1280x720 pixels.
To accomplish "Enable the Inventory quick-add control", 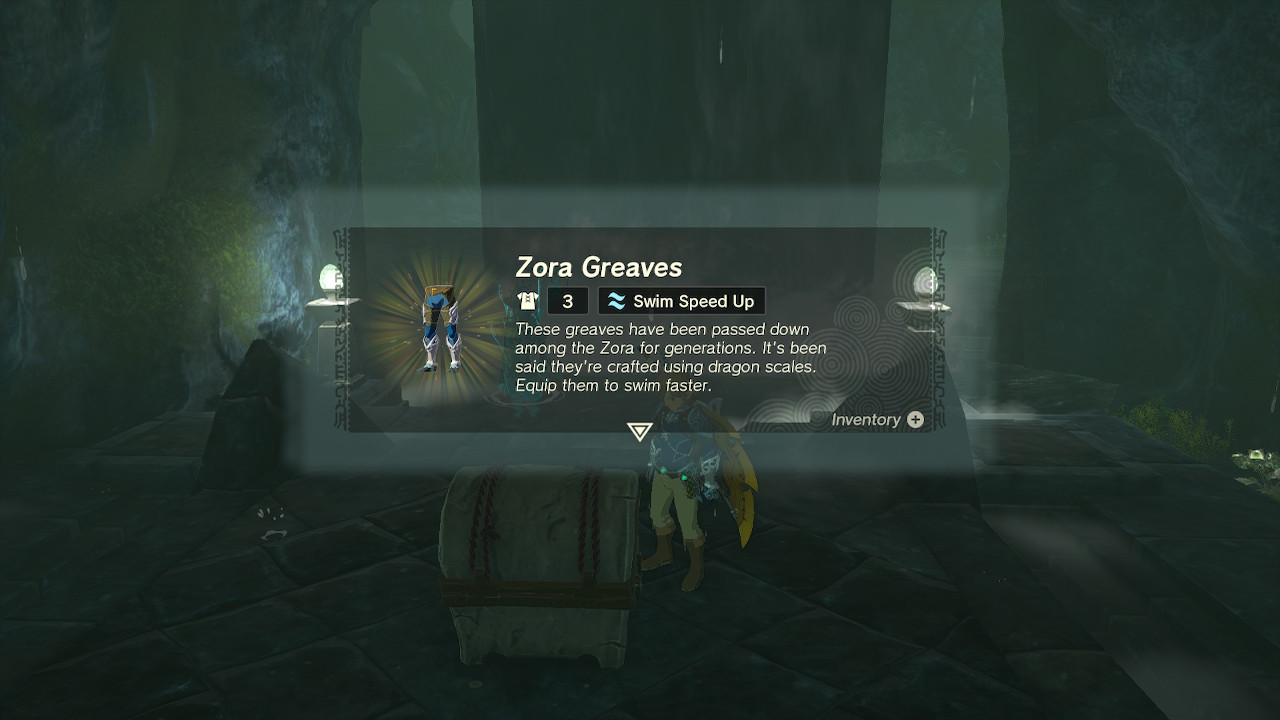I will [915, 420].
